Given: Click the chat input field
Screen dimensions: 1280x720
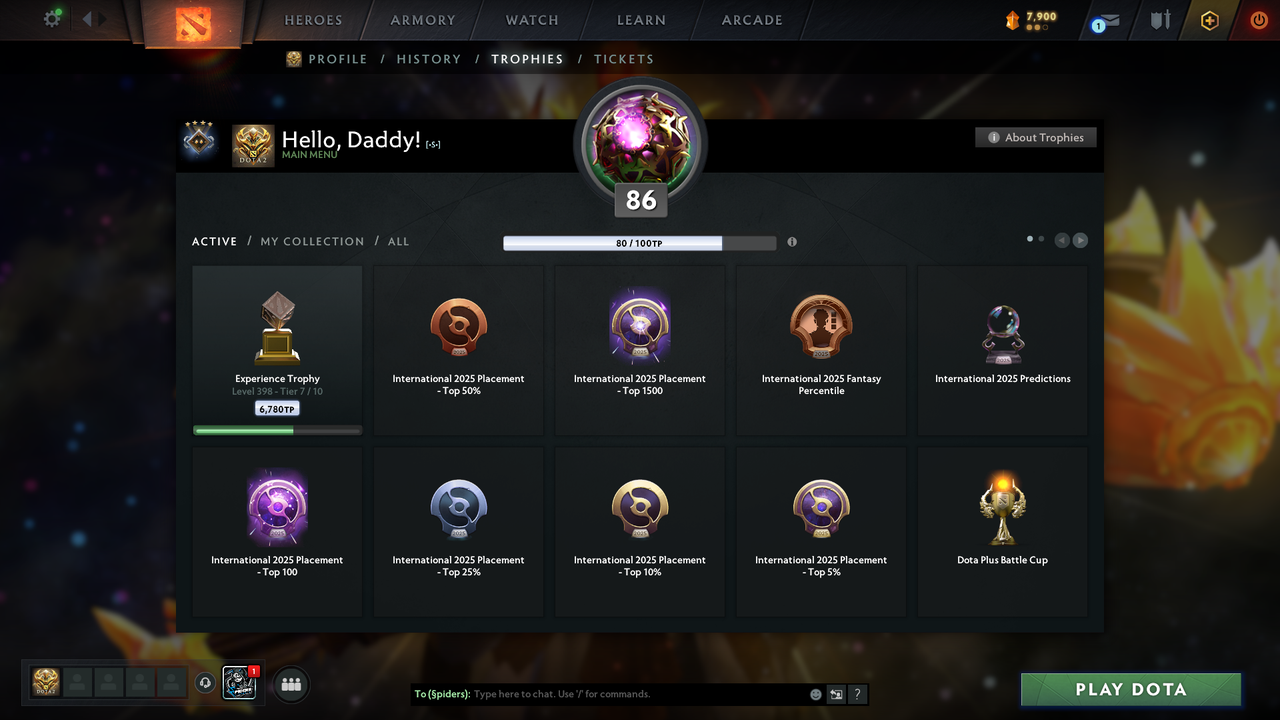Looking at the screenshot, I should pos(620,693).
